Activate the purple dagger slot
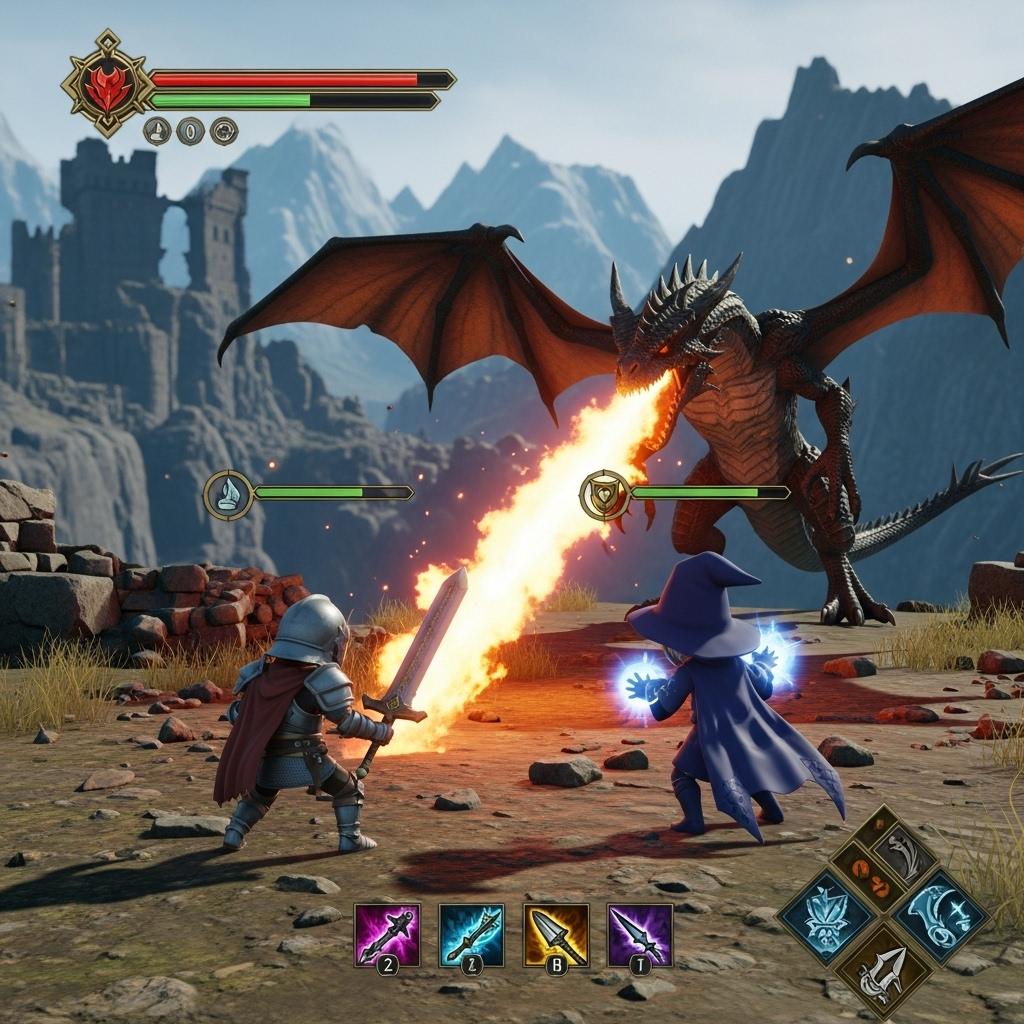The image size is (1024, 1024). 640,934
